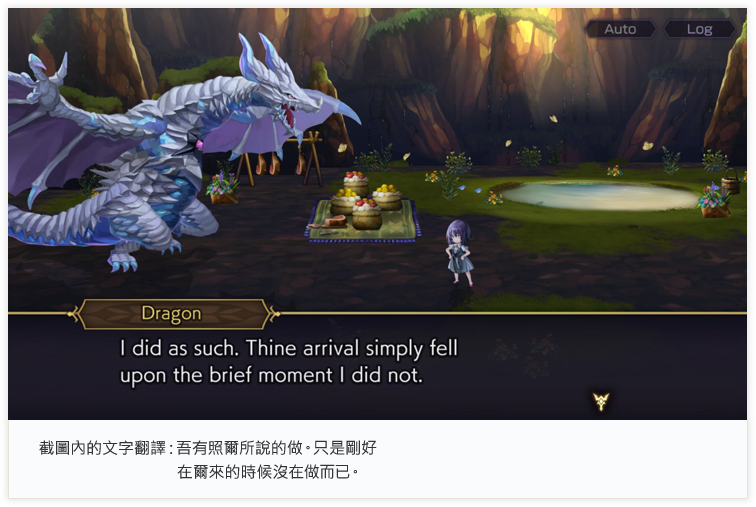Open the dialogue Log
This screenshot has width=756, height=507.
(x=699, y=29)
